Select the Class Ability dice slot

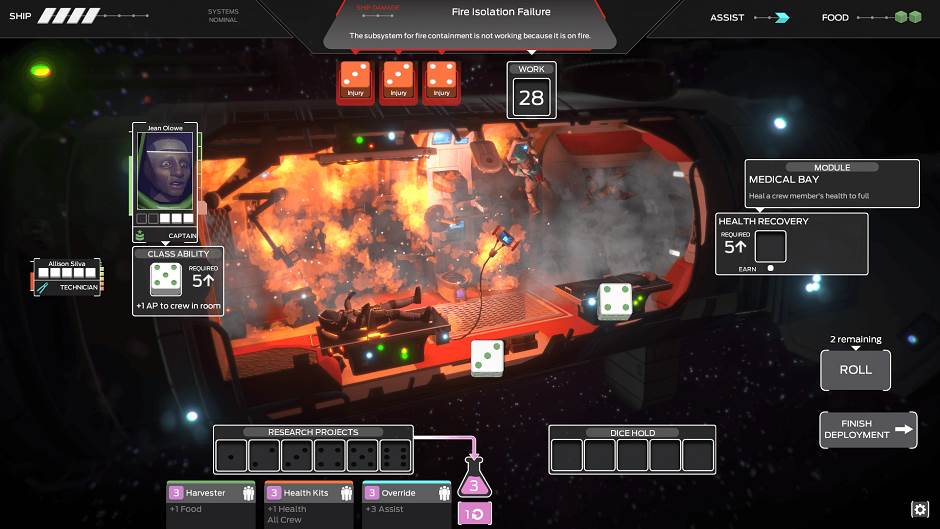pyautogui.click(x=165, y=279)
